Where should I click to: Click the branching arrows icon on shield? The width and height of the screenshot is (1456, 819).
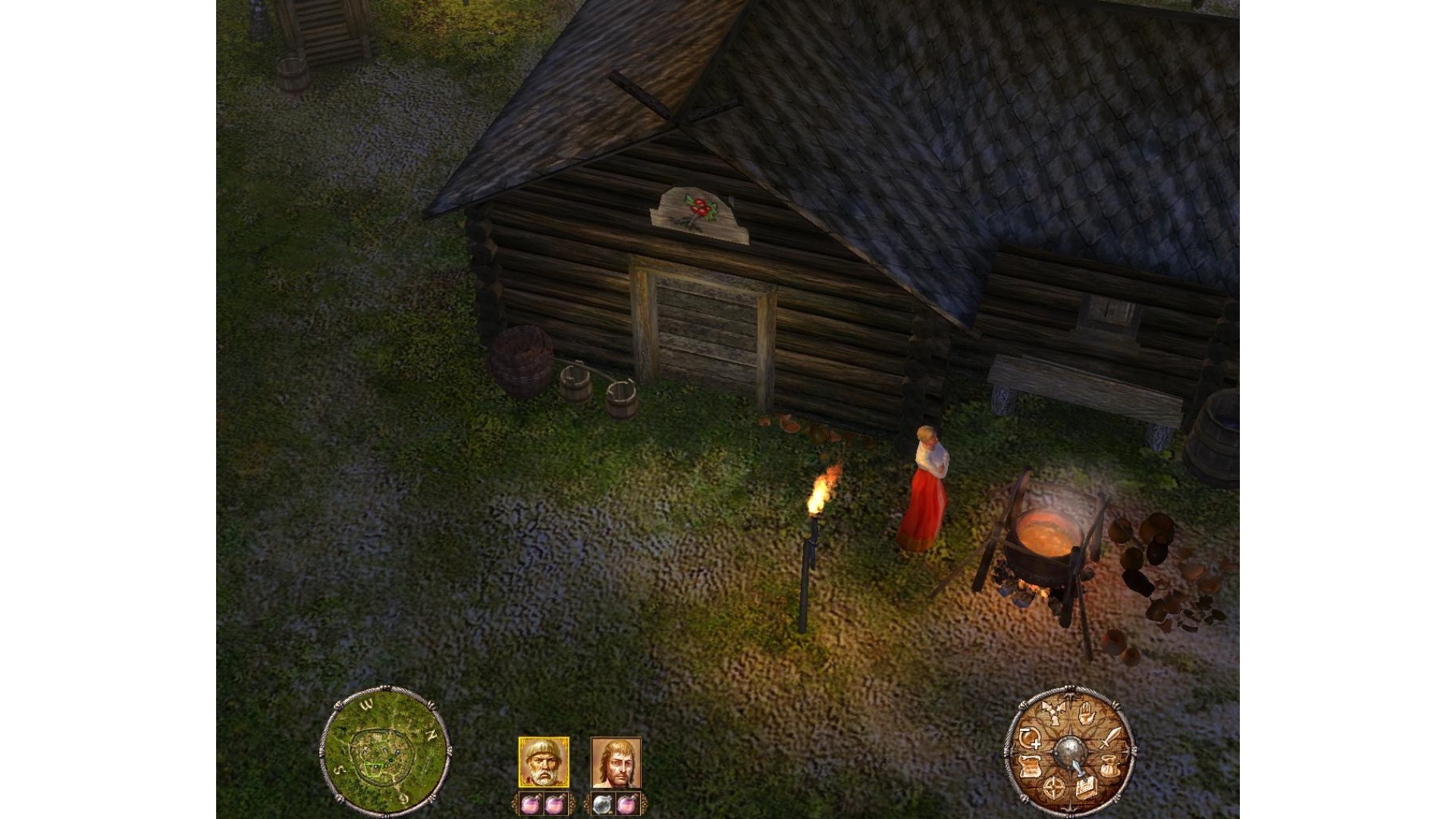(x=1053, y=713)
